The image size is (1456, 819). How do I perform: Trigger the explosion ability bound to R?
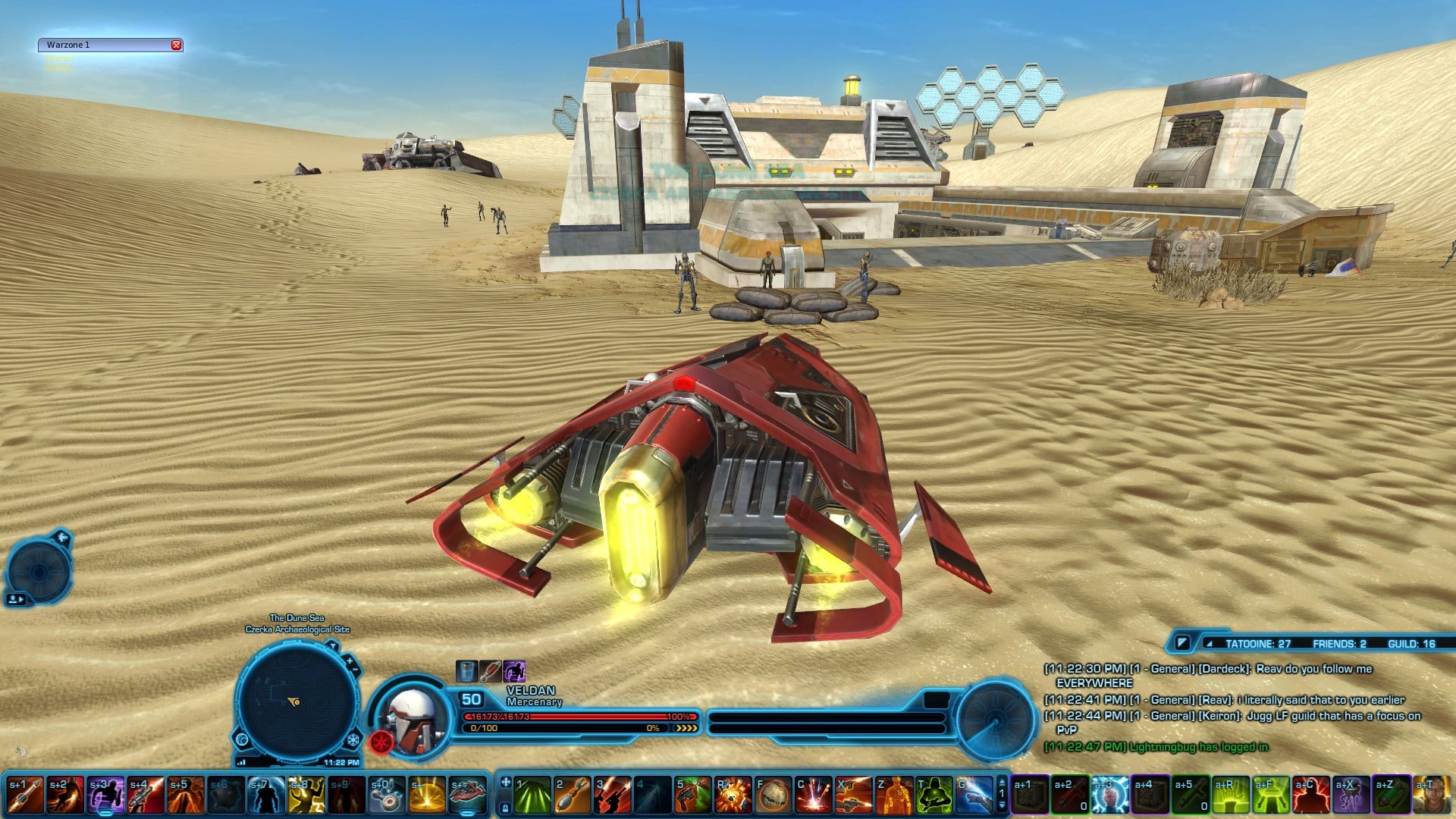click(x=733, y=795)
